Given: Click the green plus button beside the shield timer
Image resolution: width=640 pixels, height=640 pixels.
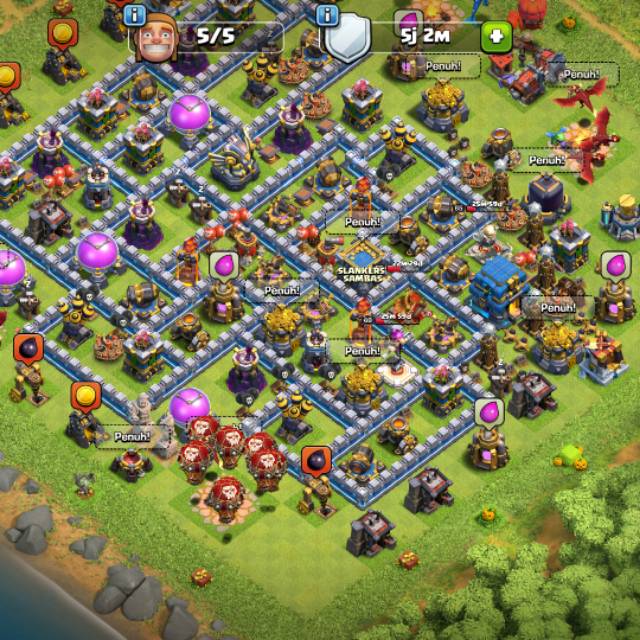Looking at the screenshot, I should tap(494, 38).
